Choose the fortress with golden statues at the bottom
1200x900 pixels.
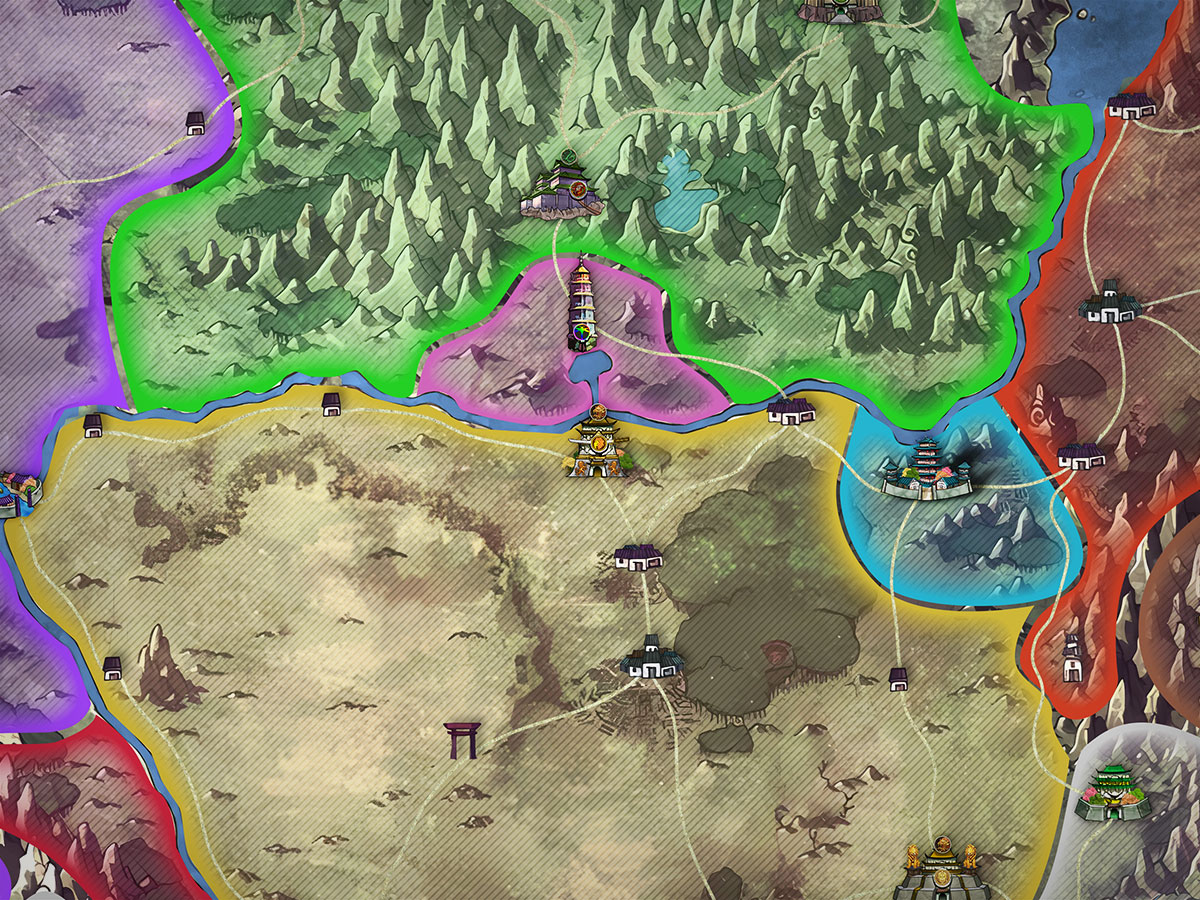940,870
